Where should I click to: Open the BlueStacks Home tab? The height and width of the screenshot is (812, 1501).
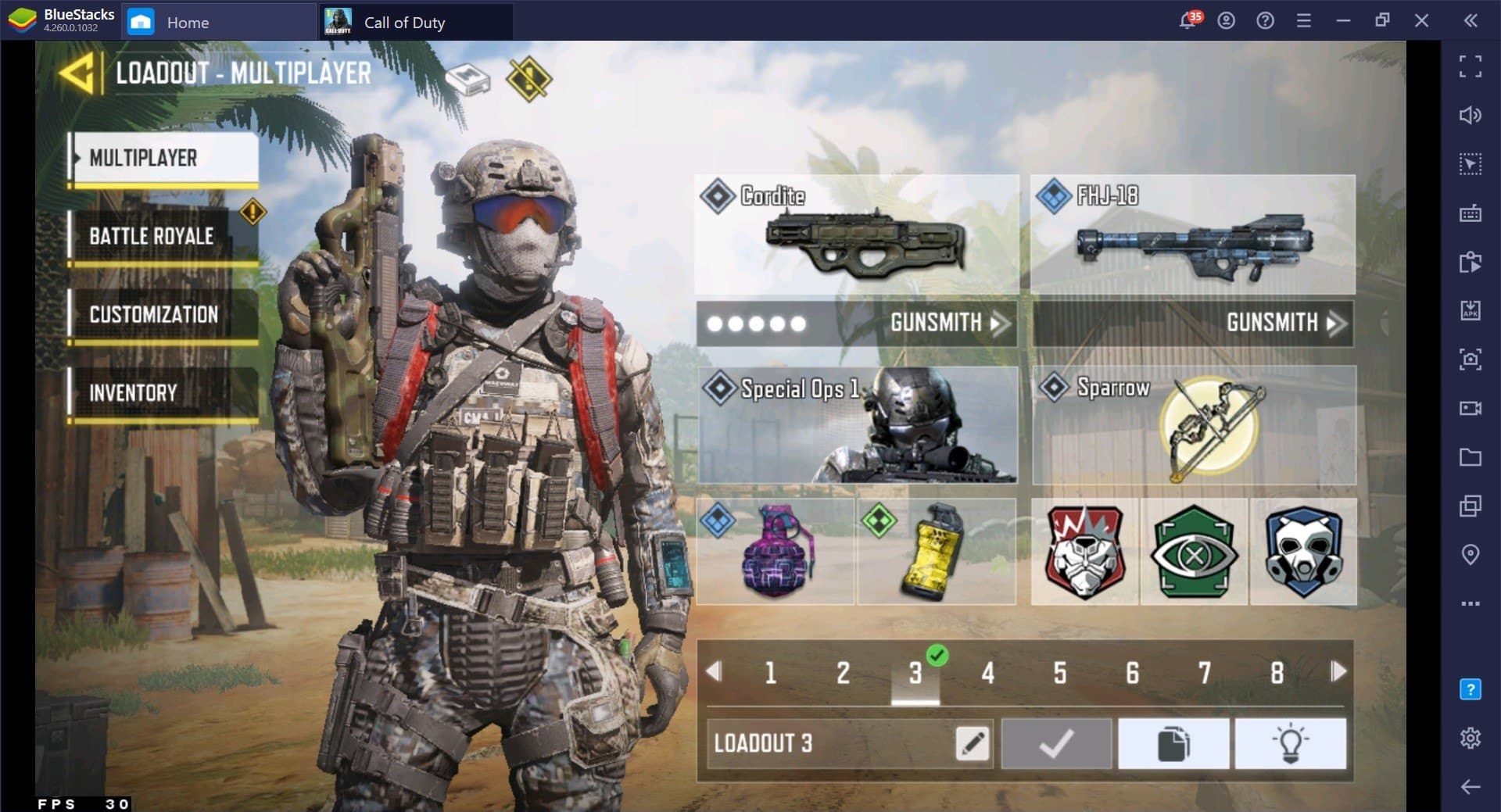coord(187,22)
